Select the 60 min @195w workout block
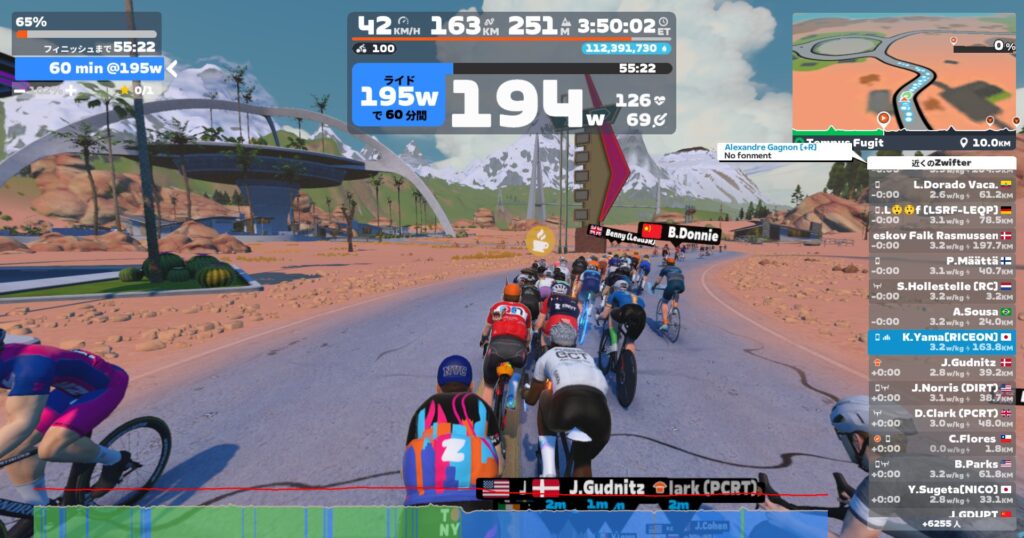1024x538 pixels. point(88,68)
